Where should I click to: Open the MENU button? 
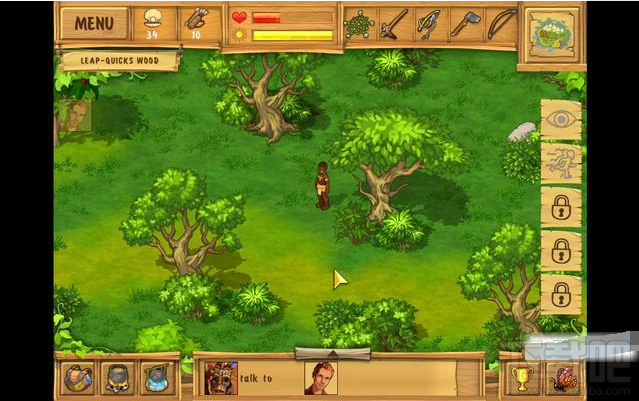pos(94,23)
